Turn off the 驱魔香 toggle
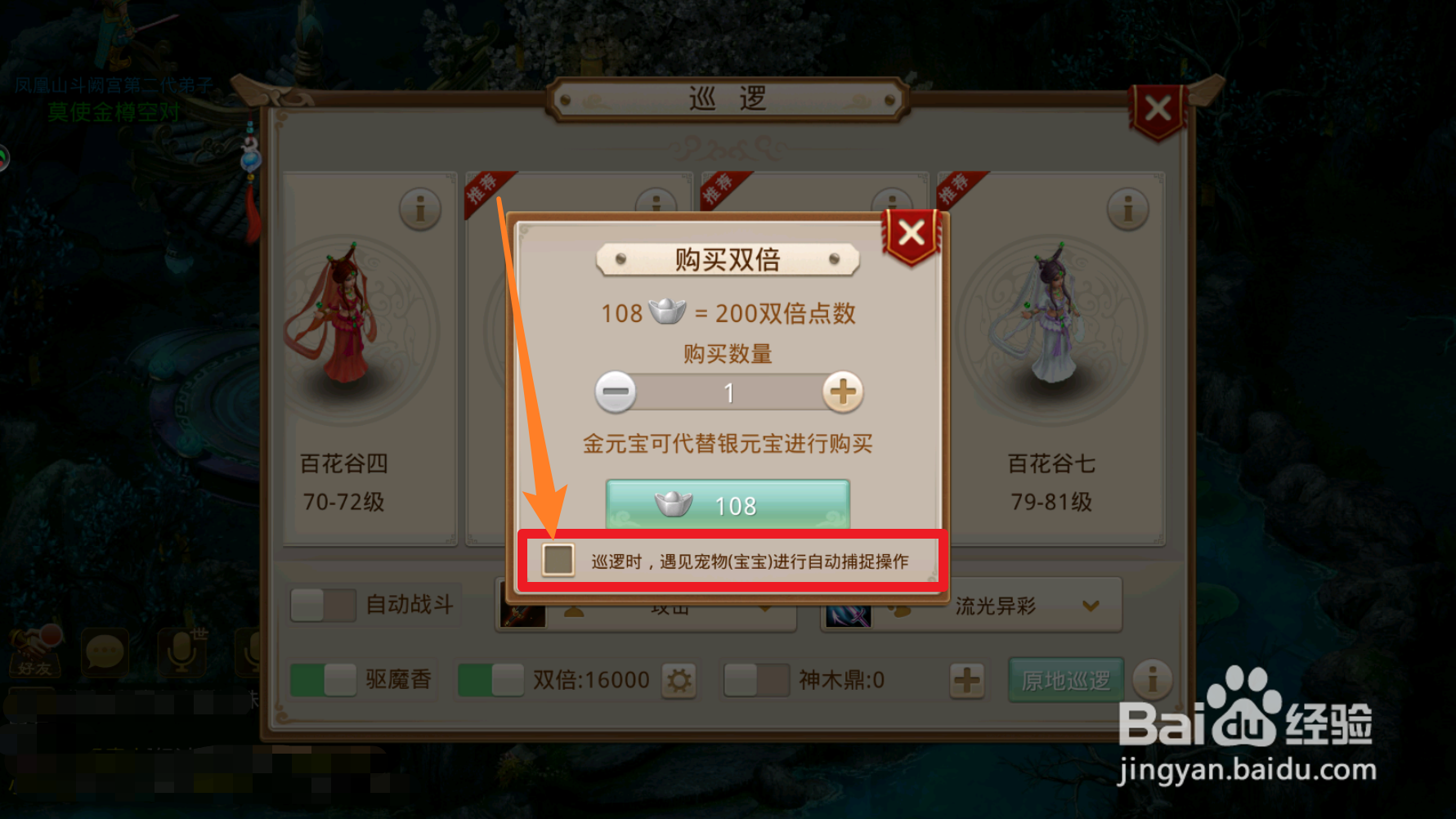This screenshot has width=1456, height=819. click(x=322, y=679)
